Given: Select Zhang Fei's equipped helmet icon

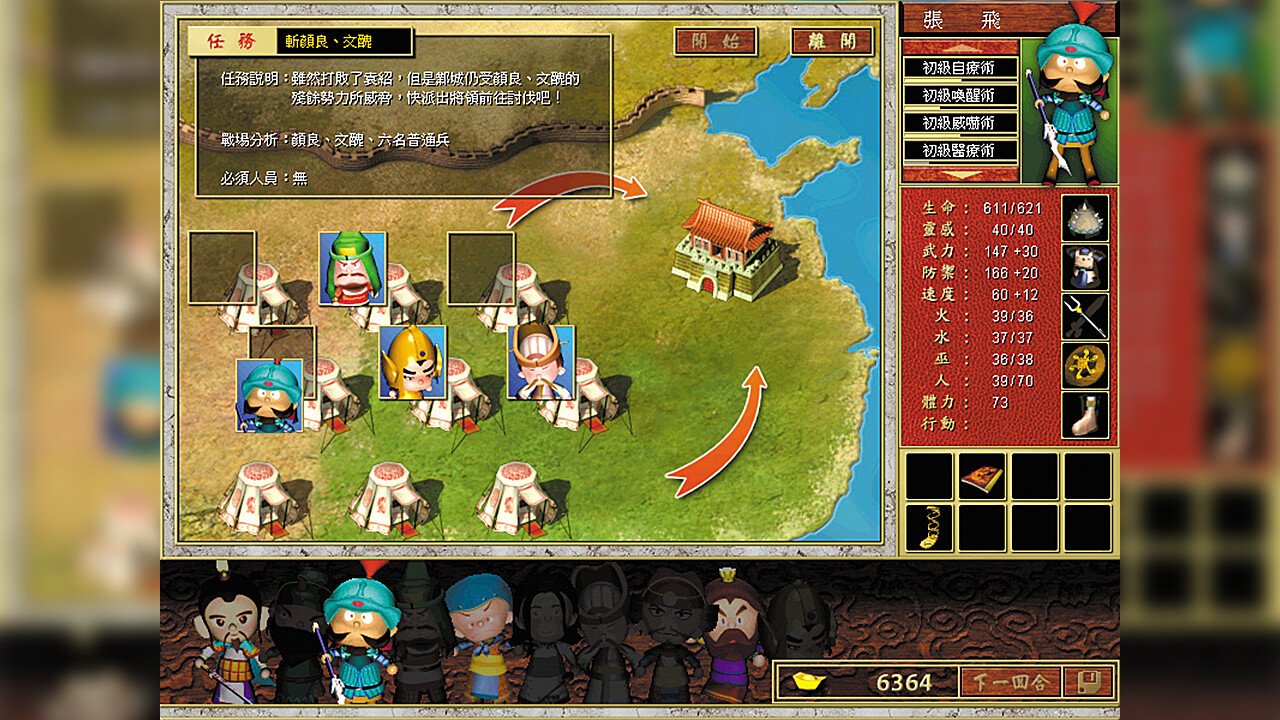Looking at the screenshot, I should coord(1087,219).
